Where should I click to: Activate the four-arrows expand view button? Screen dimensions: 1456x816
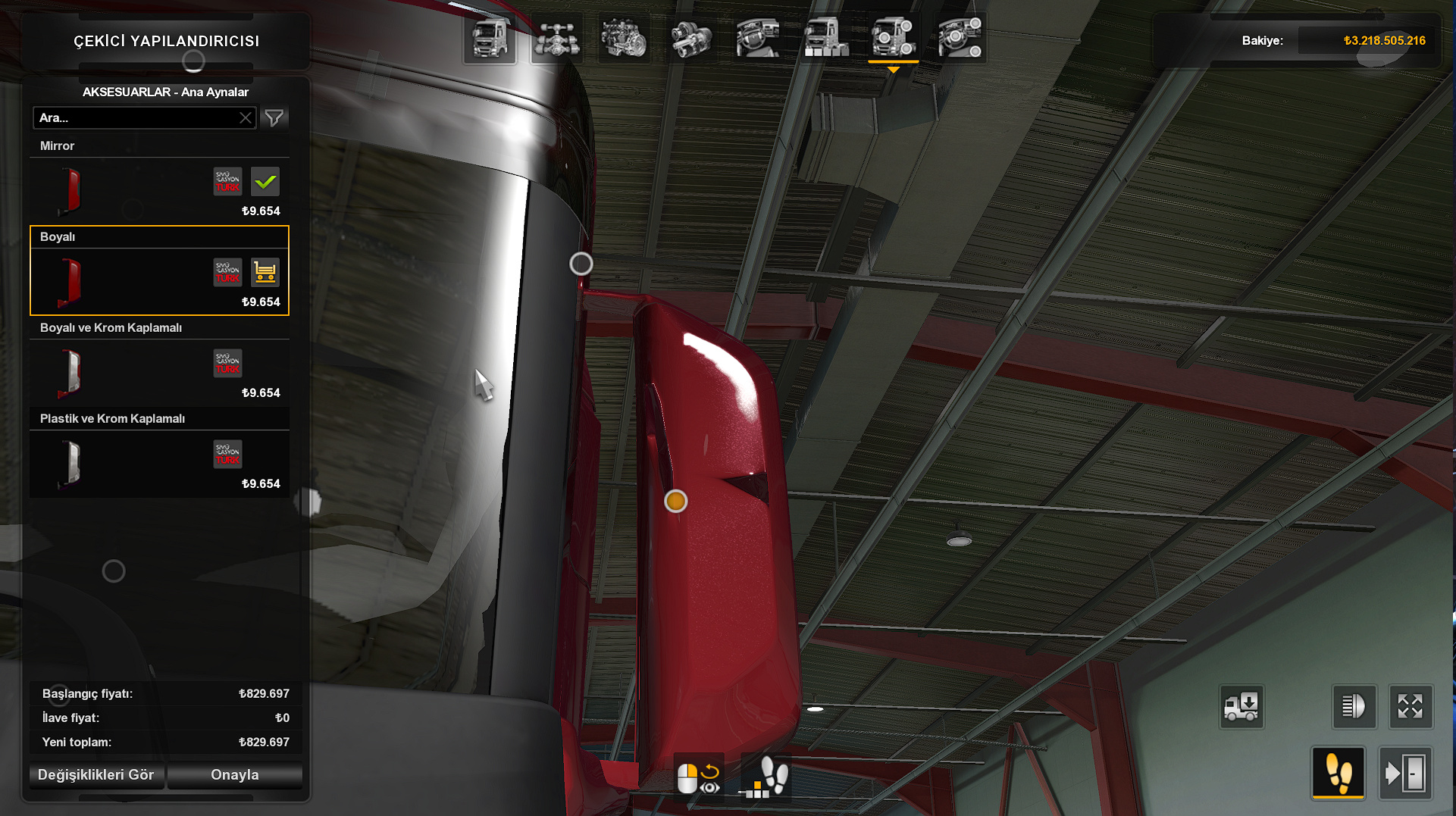[1410, 707]
